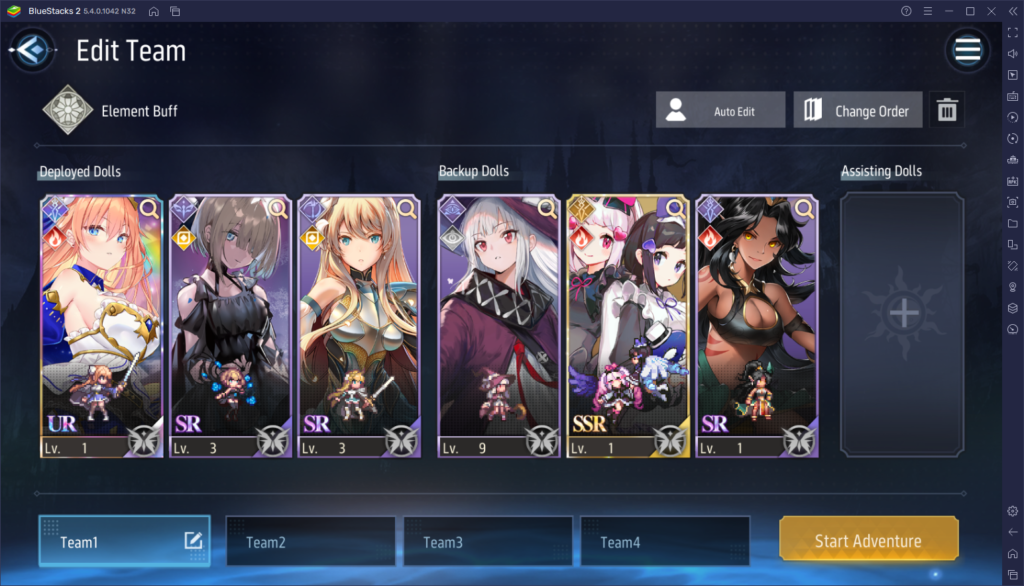Choose Change Order
The height and width of the screenshot is (586, 1024).
(x=857, y=111)
